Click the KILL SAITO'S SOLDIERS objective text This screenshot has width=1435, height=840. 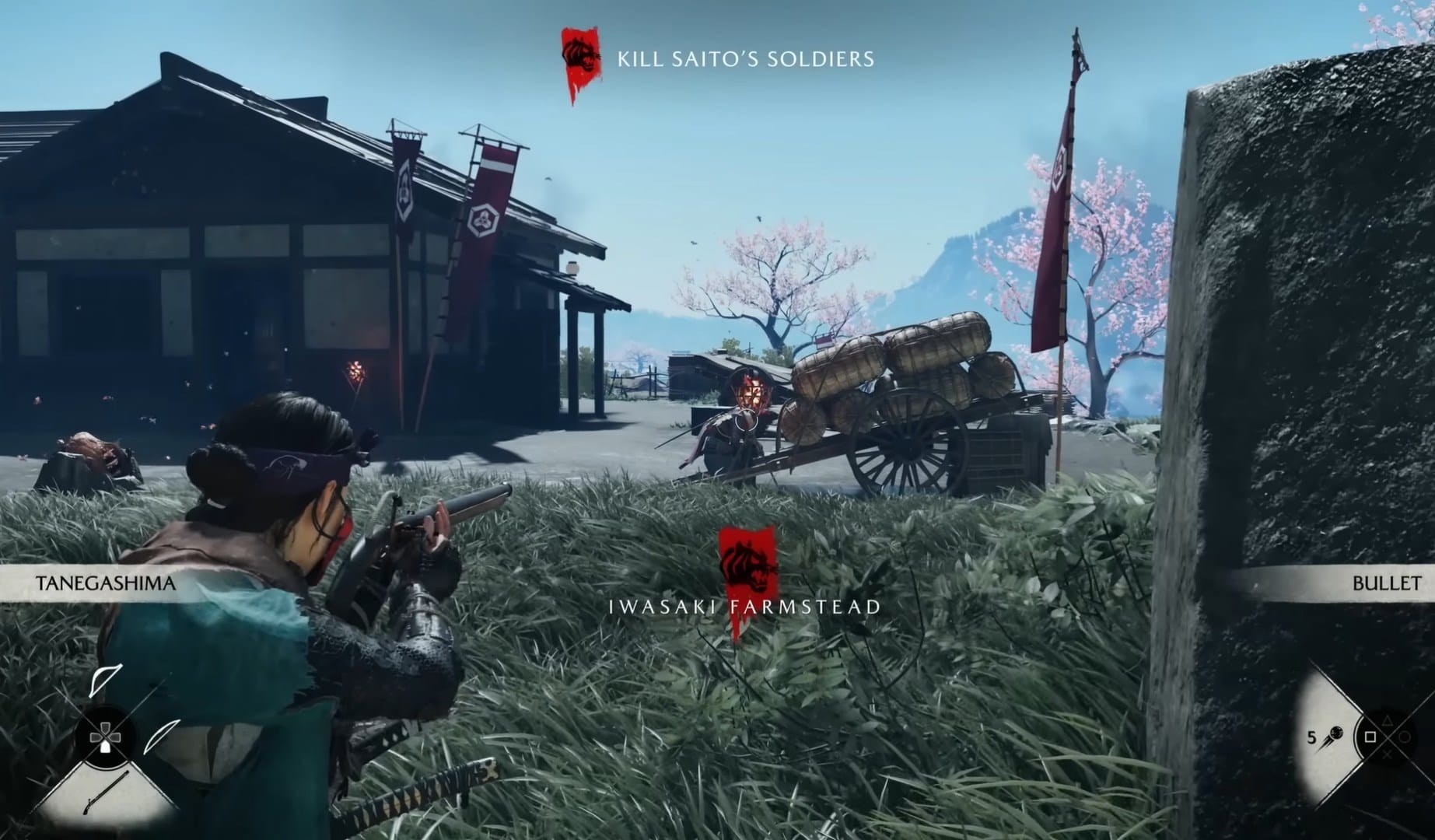[x=744, y=58]
